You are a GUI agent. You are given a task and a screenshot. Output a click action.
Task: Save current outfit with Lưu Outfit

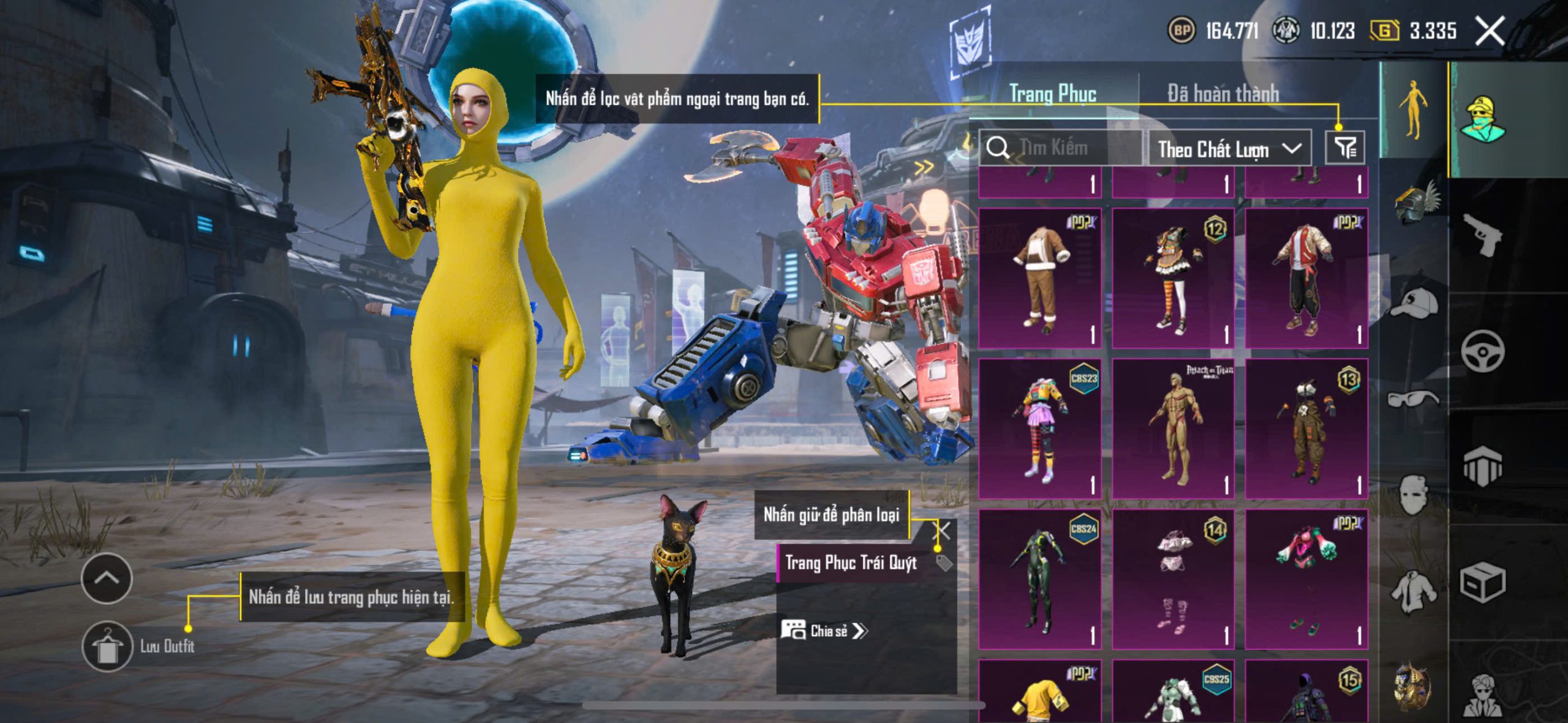tap(108, 646)
